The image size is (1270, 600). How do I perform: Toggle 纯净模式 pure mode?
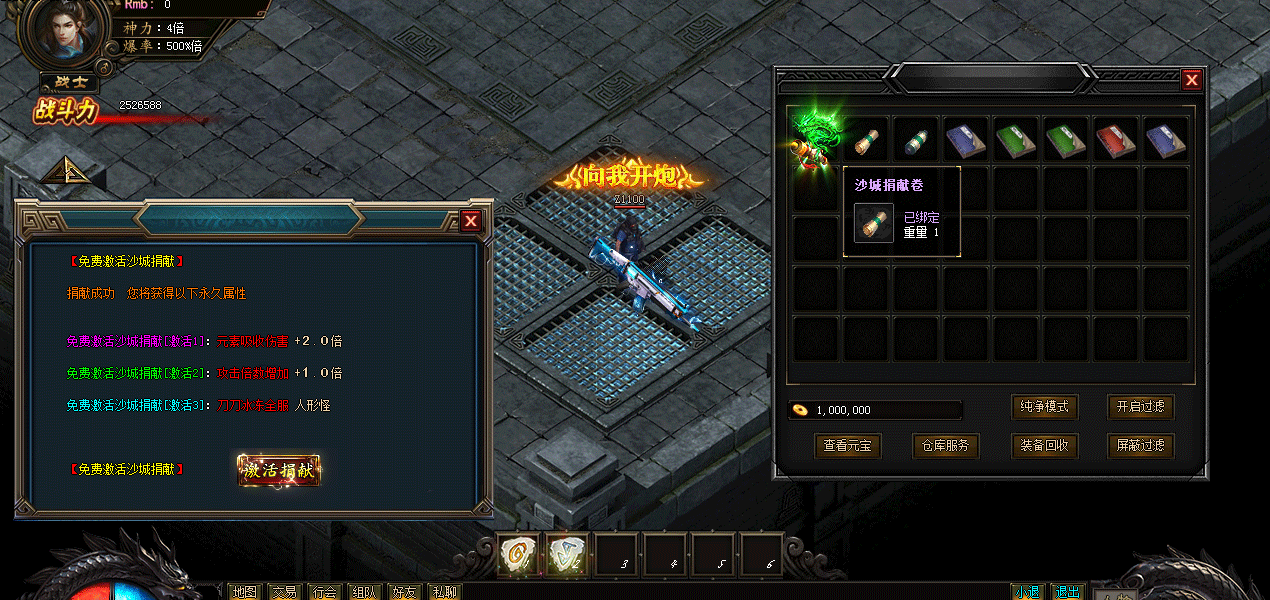pyautogui.click(x=1045, y=407)
